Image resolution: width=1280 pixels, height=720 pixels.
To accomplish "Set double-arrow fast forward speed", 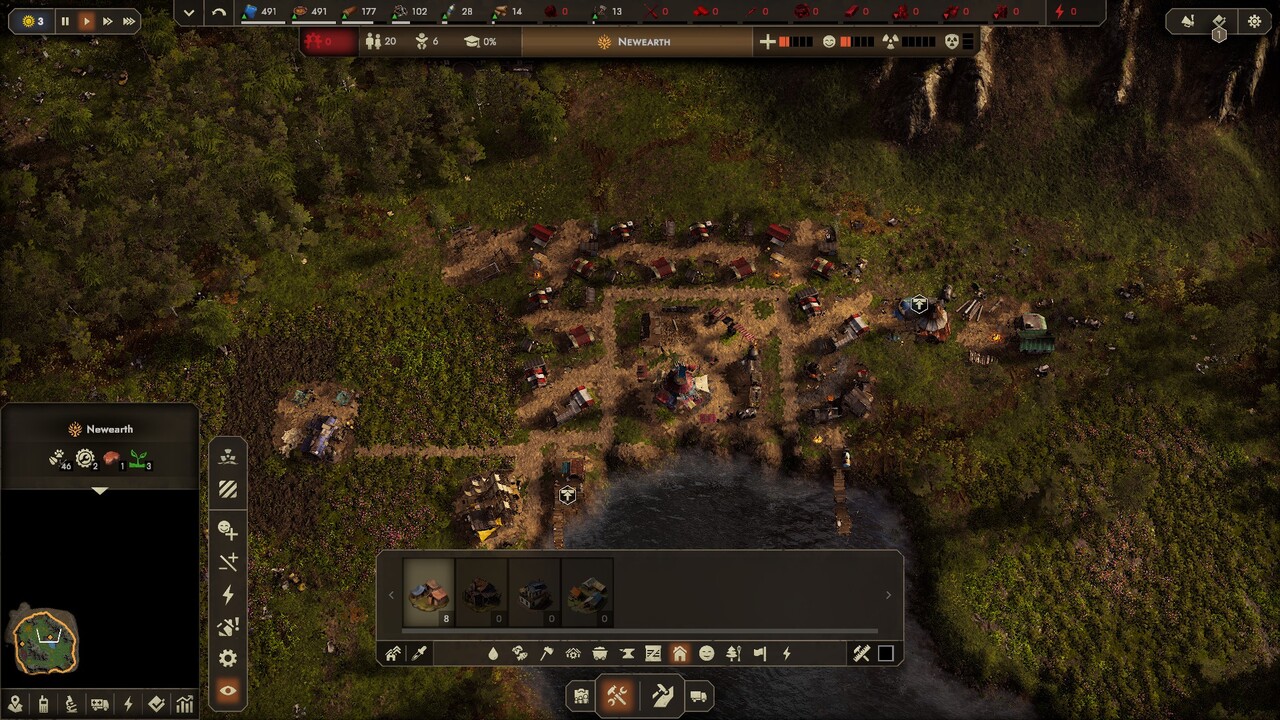I will (x=108, y=21).
